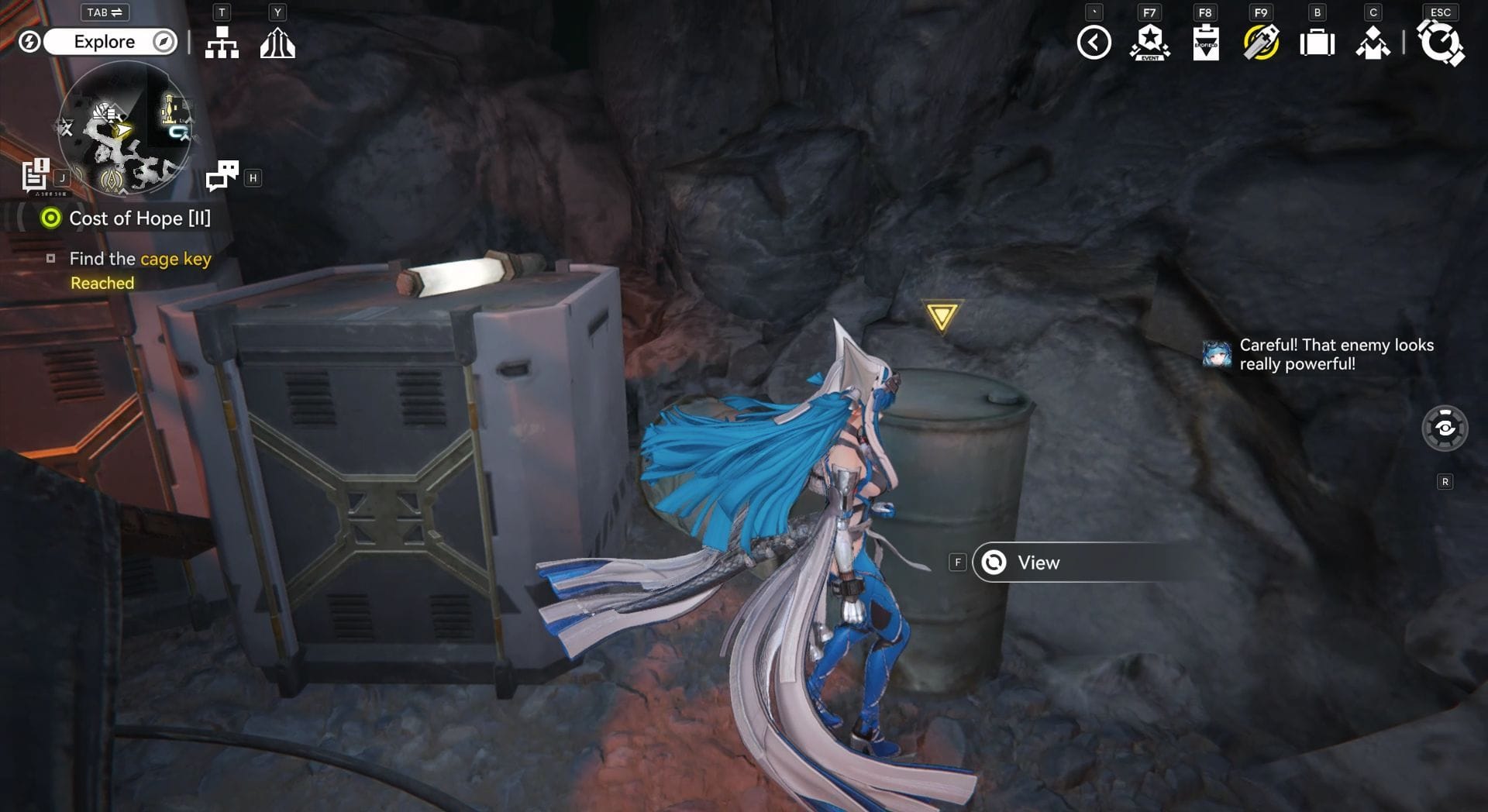Image resolution: width=1488 pixels, height=812 pixels.
Task: Open the main menu ring icon
Action: coord(1440,43)
